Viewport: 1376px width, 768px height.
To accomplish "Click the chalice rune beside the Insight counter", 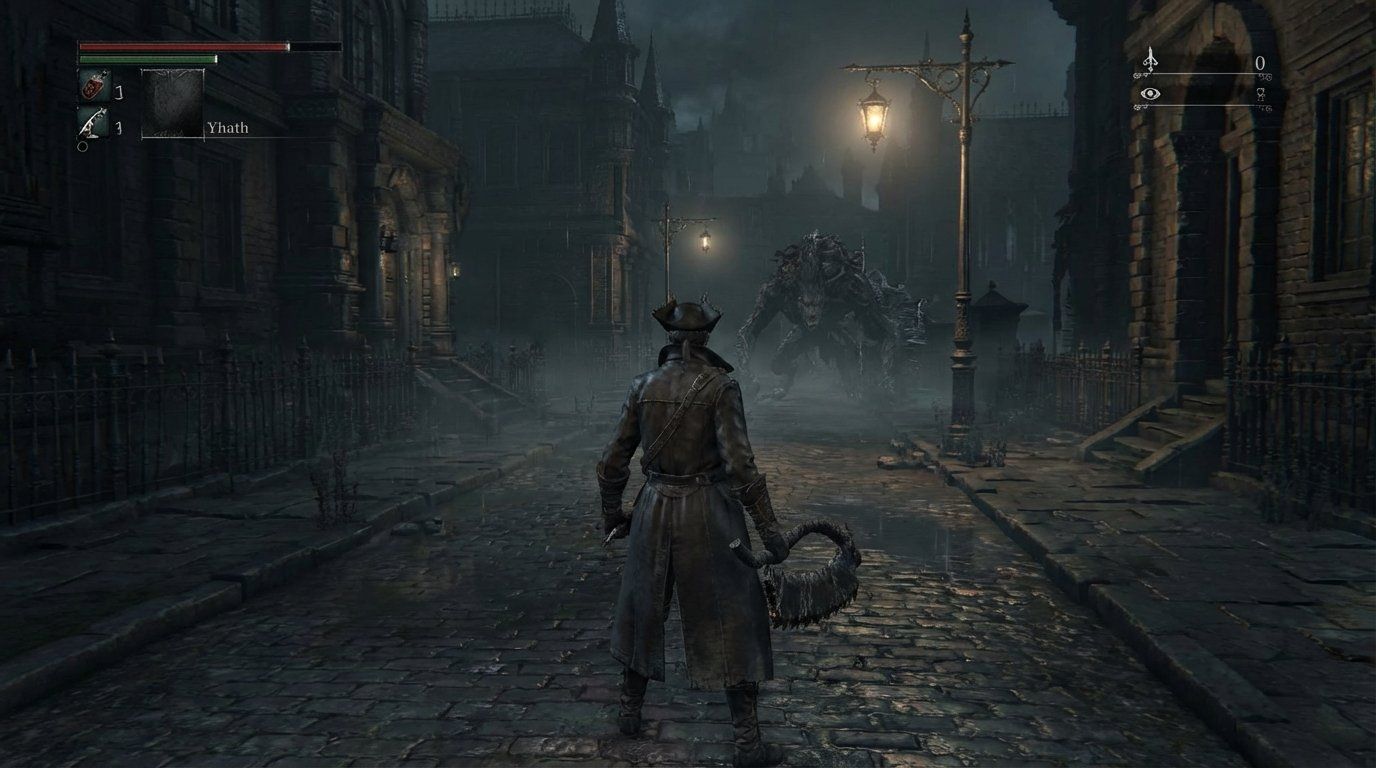I will (x=1260, y=94).
